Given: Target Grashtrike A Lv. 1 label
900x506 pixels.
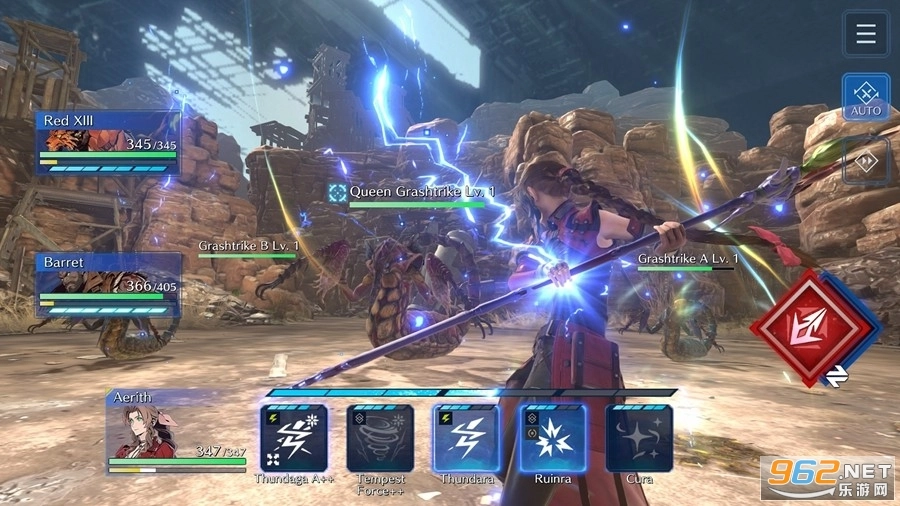Looking at the screenshot, I should point(687,259).
